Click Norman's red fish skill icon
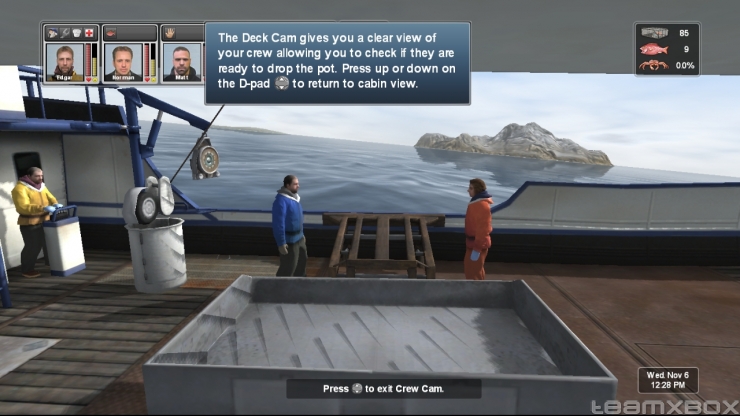 112,32
